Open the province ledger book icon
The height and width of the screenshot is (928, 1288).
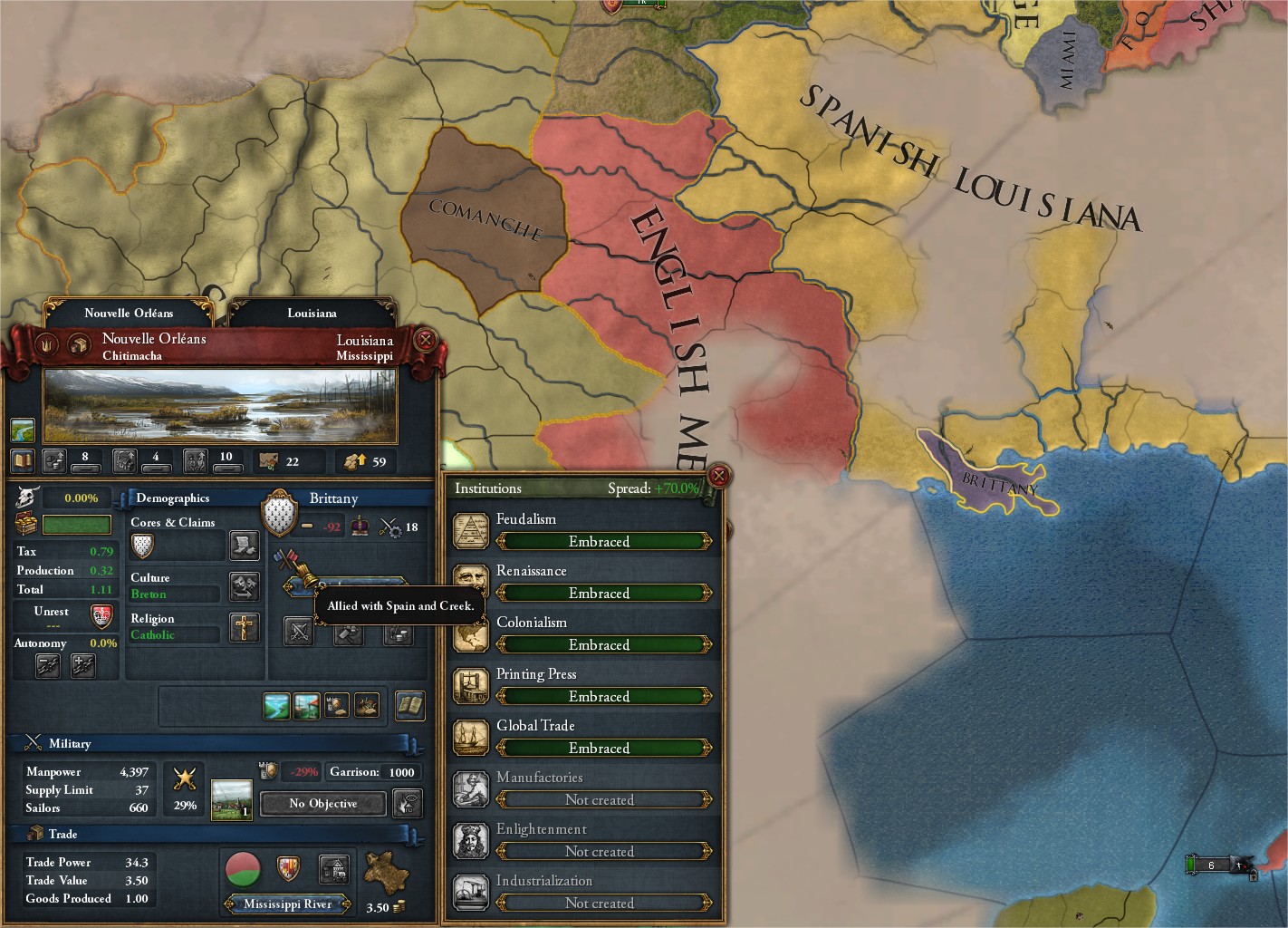tap(22, 459)
